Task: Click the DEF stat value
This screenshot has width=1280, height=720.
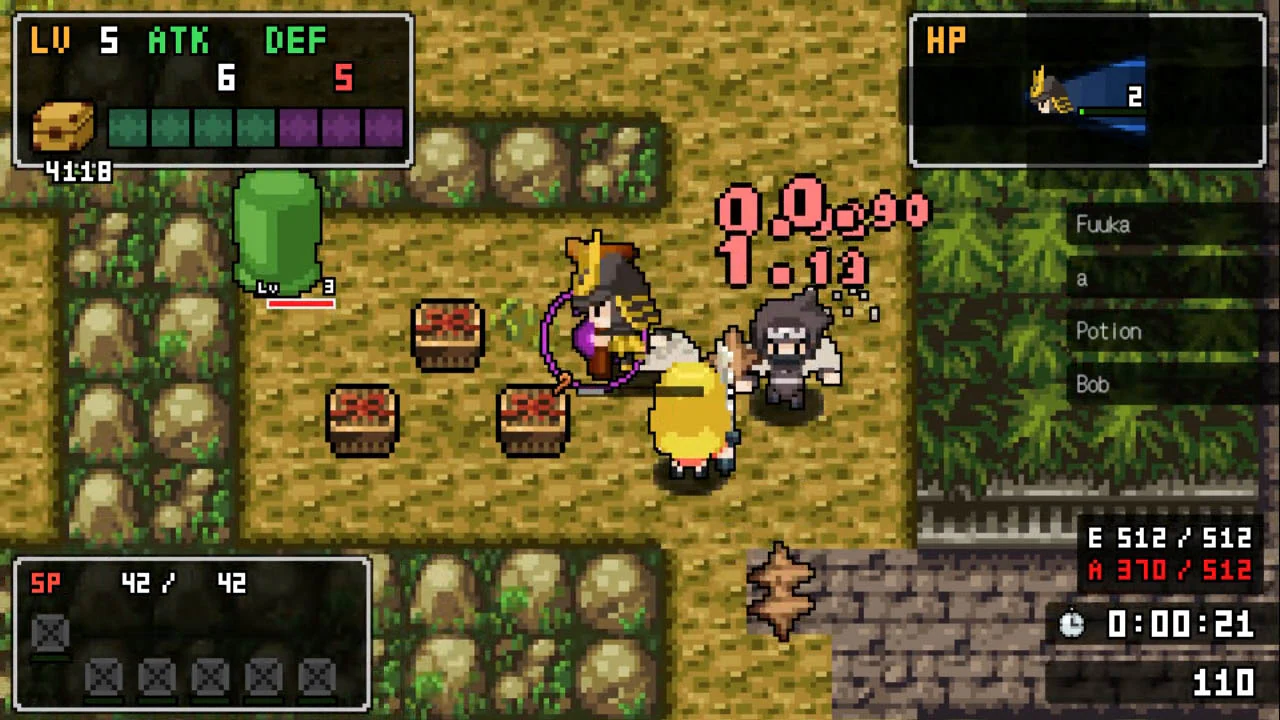Action: click(344, 79)
